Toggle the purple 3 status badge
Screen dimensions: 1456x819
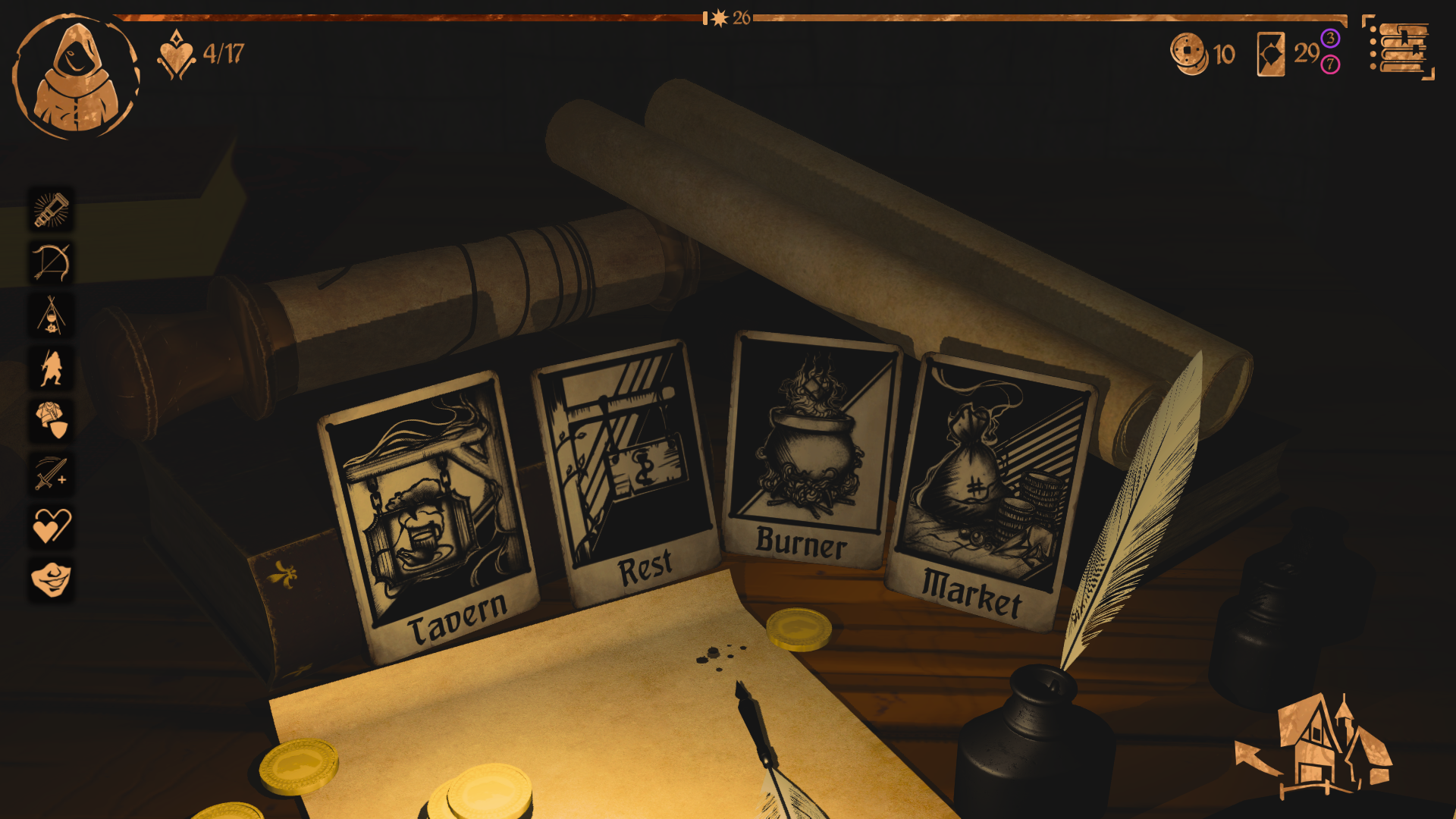point(1329,39)
